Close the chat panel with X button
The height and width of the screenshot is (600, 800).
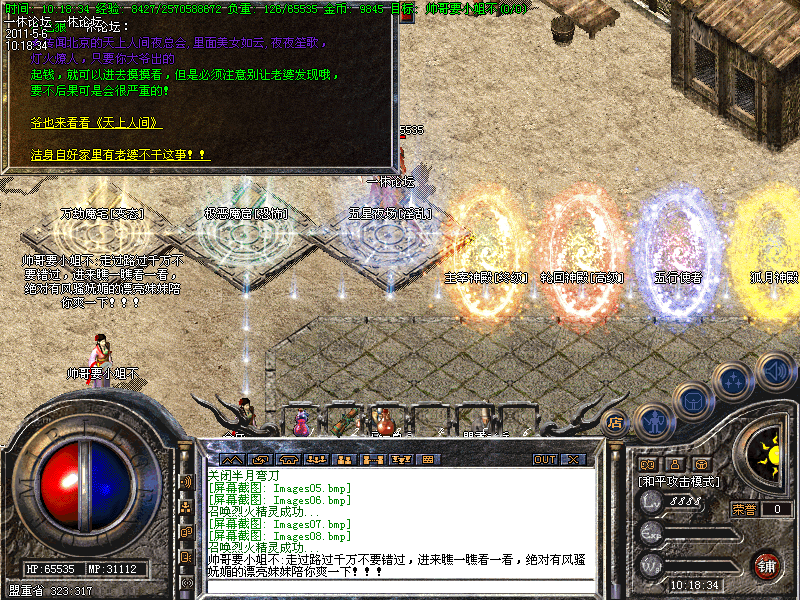tap(573, 460)
